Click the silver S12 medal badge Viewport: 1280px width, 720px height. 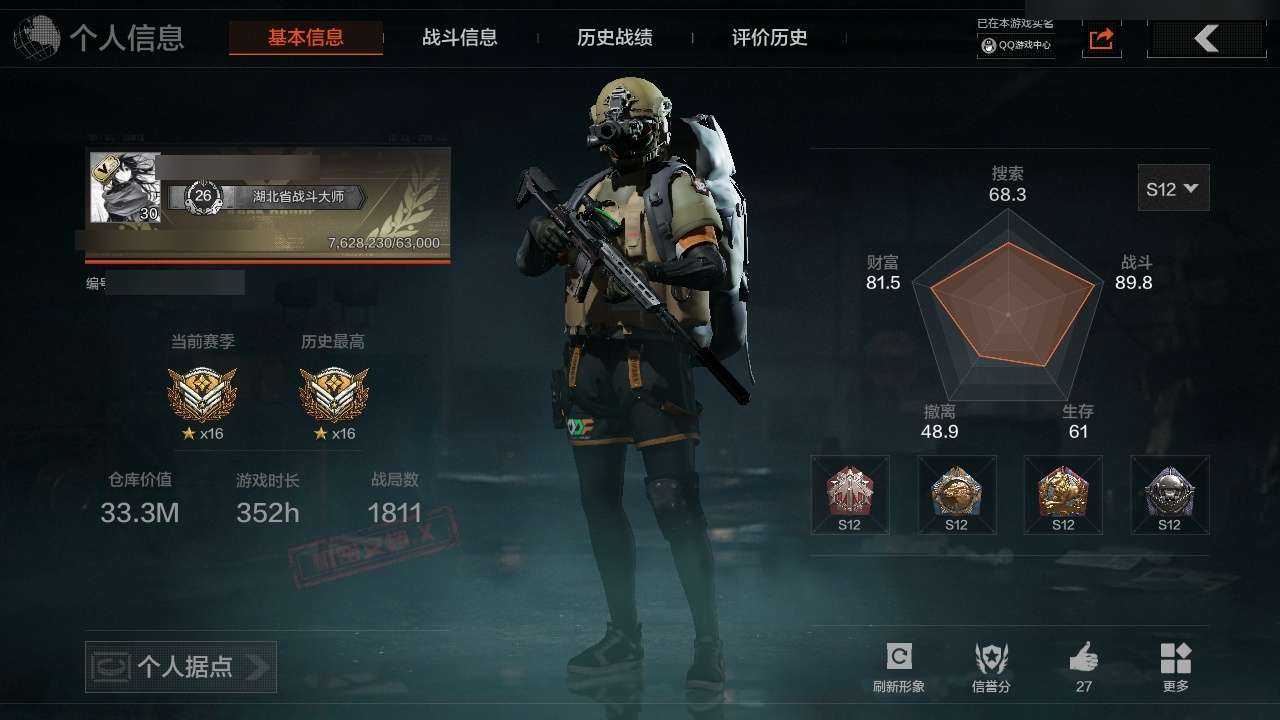click(x=1169, y=494)
